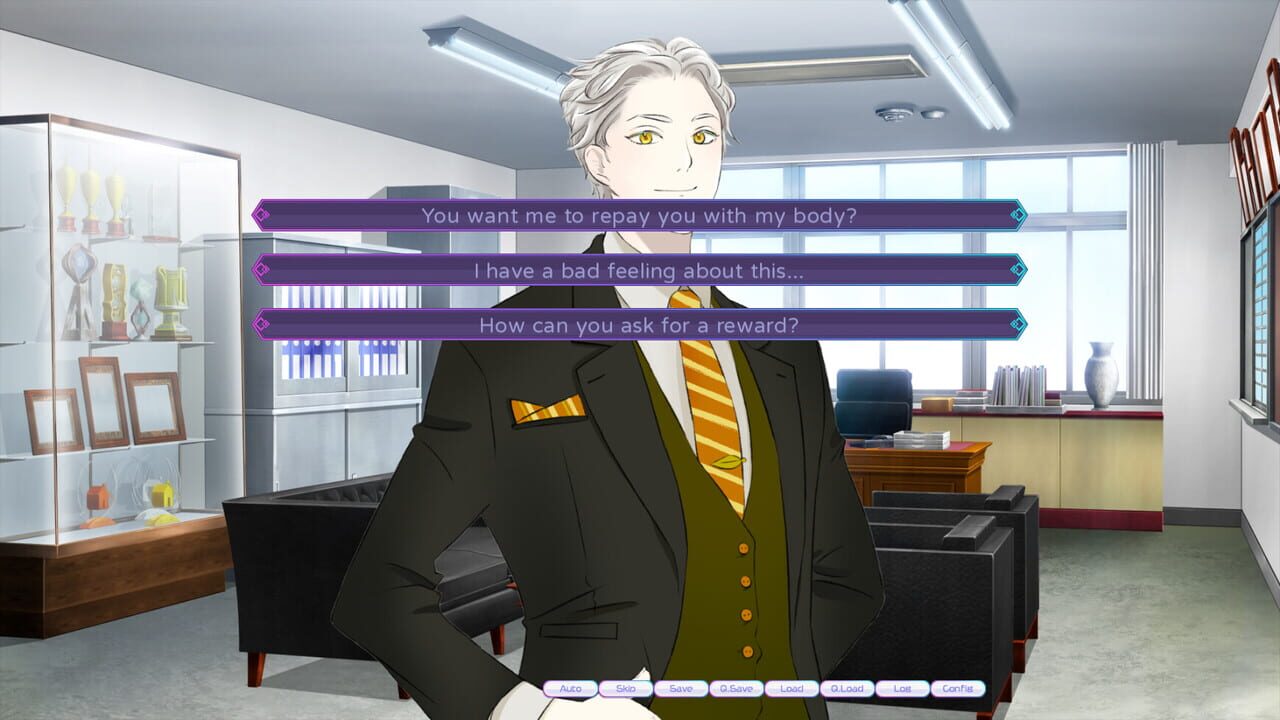The height and width of the screenshot is (720, 1280).
Task: Enable Skip mode
Action: coord(625,689)
